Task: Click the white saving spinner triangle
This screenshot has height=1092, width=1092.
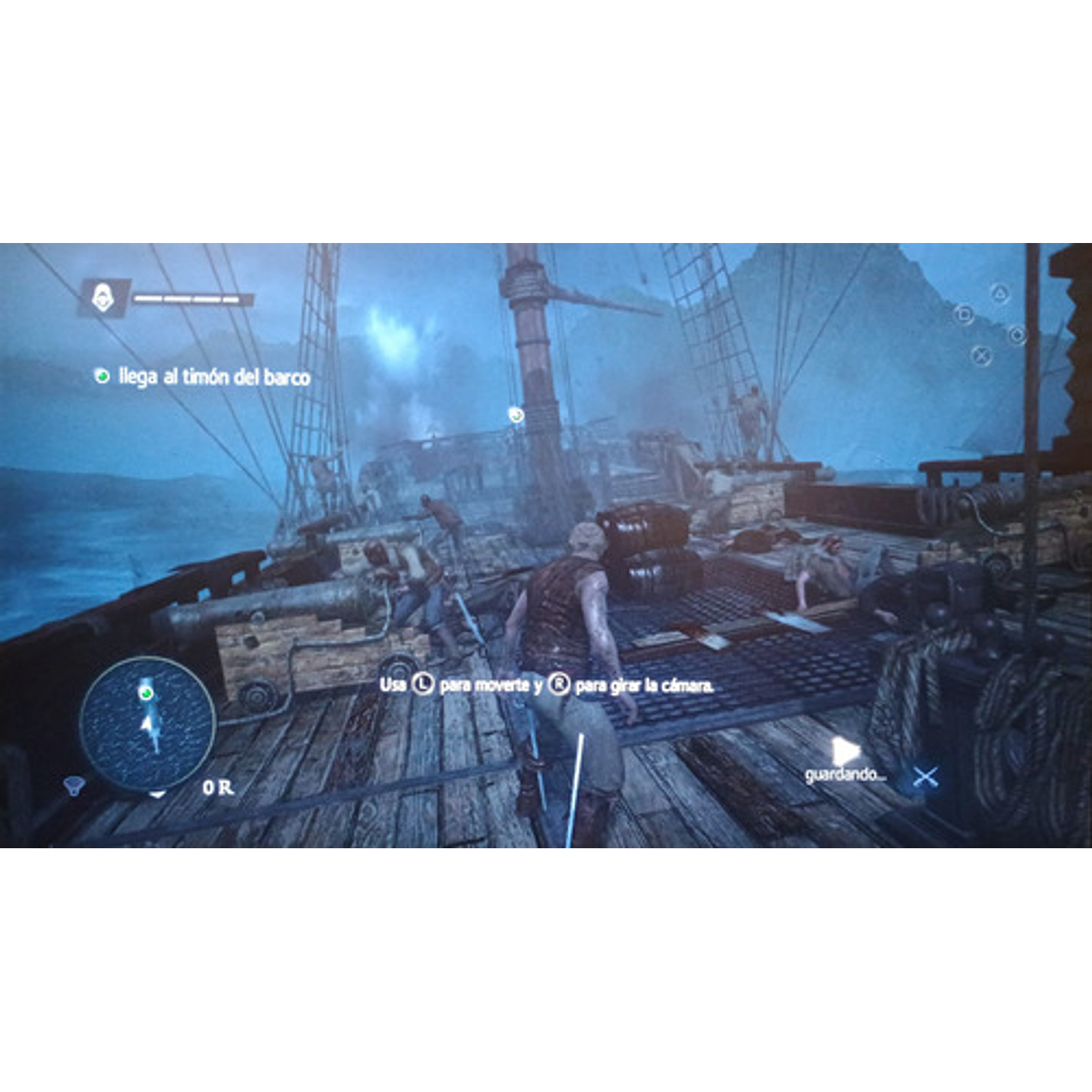Action: point(846,751)
